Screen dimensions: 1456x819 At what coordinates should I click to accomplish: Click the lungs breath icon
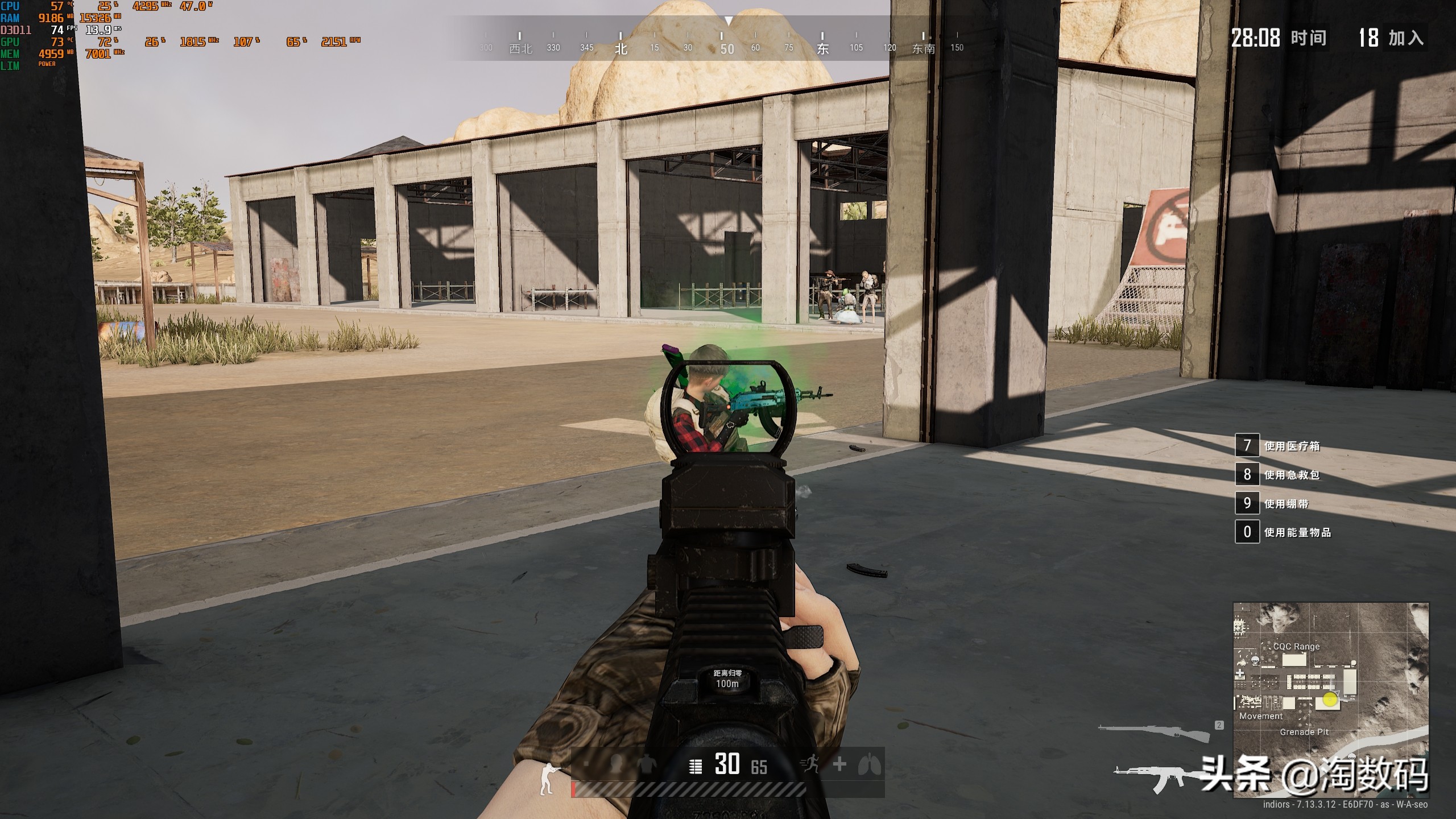point(869,765)
